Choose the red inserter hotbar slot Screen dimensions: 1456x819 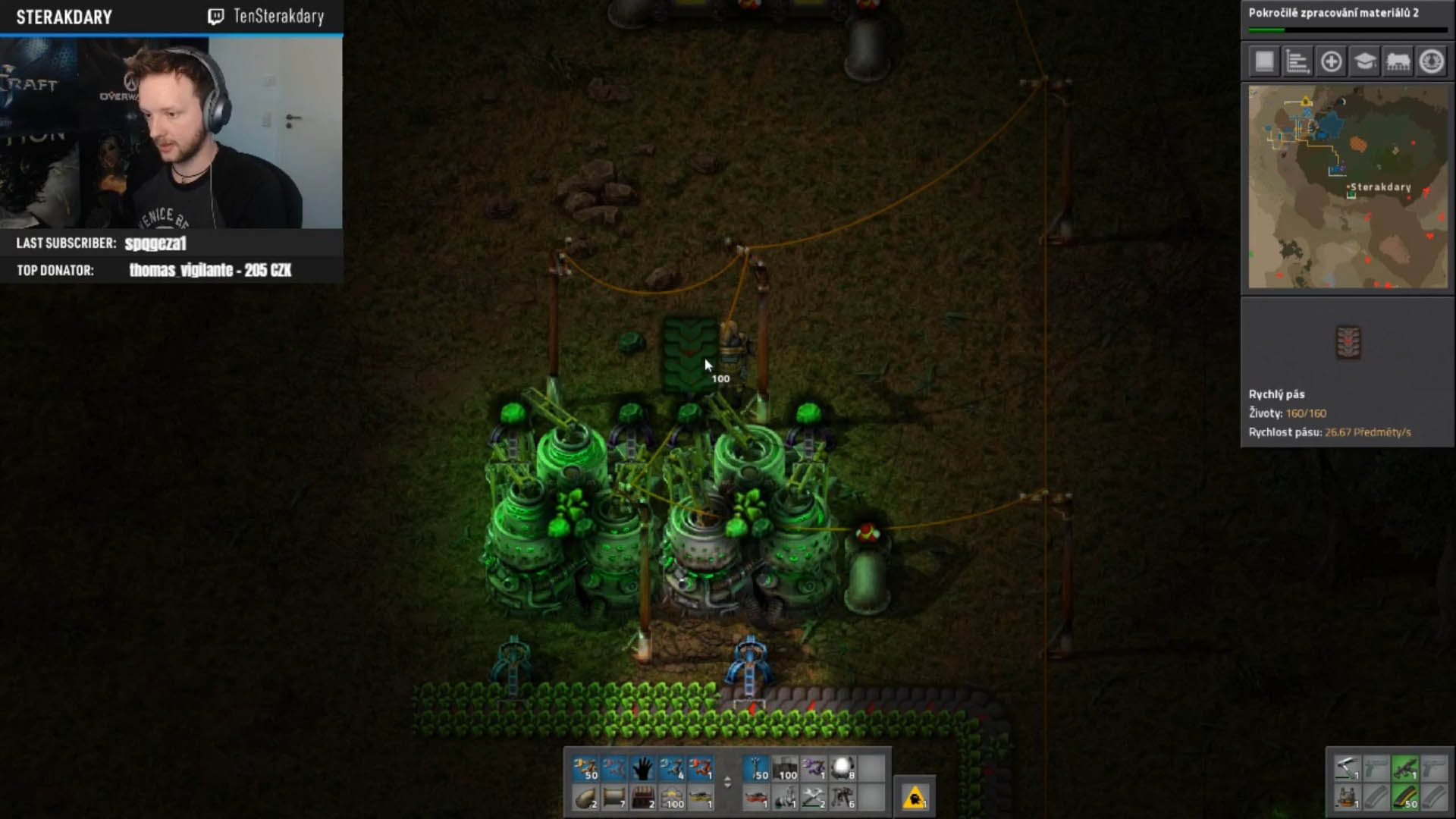coord(700,768)
